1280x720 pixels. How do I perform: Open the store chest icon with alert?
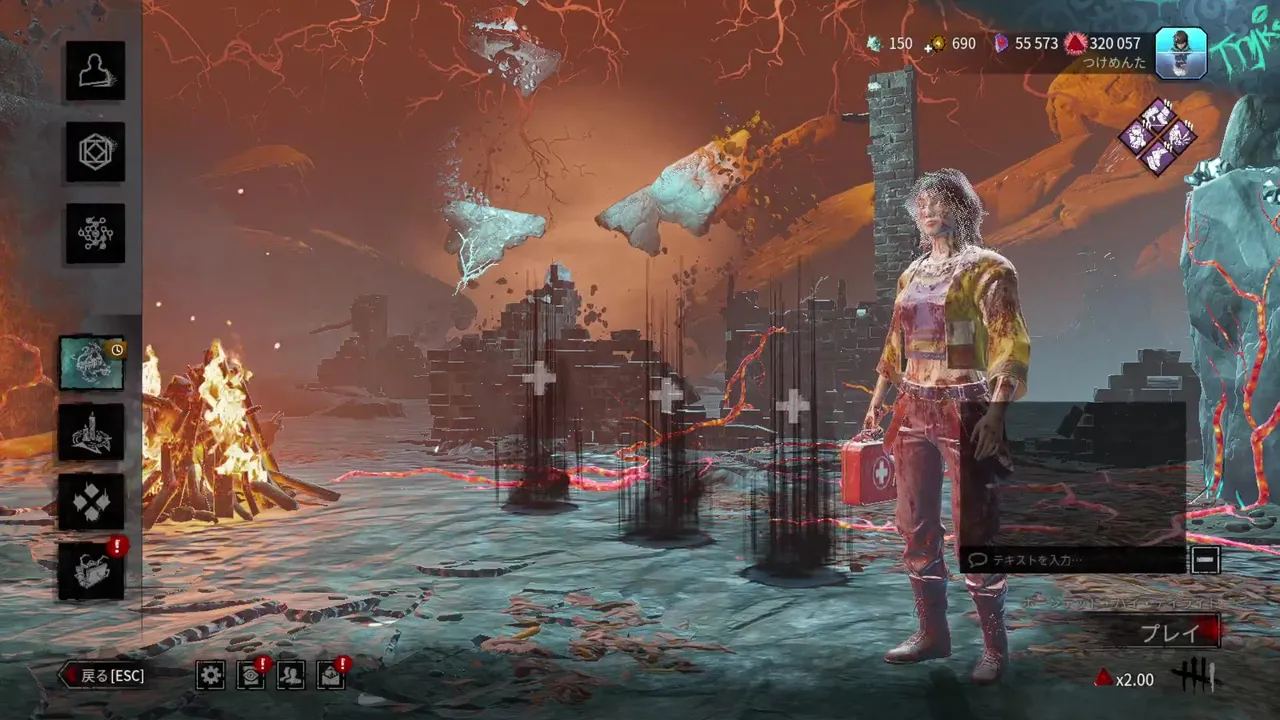click(91, 570)
